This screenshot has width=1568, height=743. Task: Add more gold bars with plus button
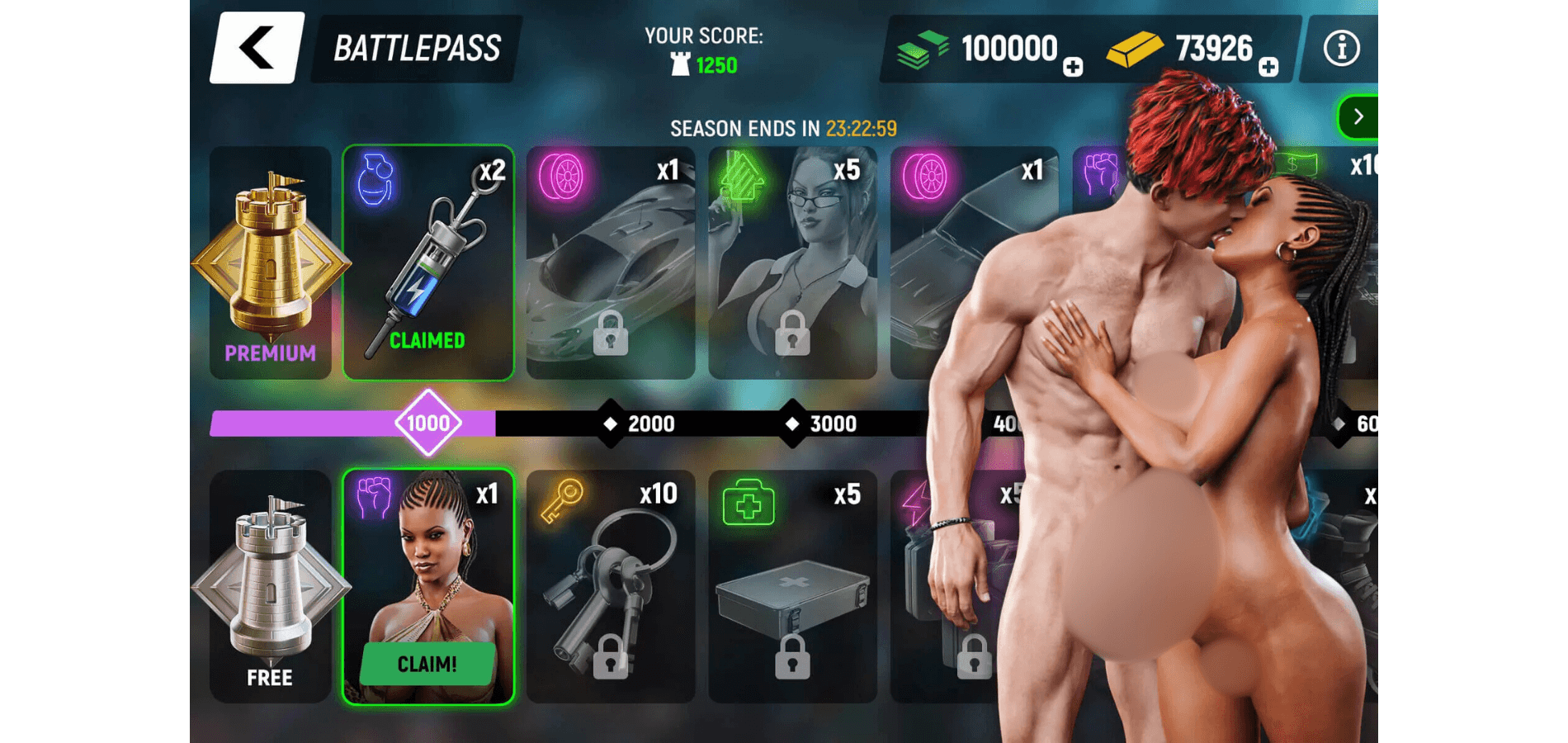click(x=1268, y=68)
